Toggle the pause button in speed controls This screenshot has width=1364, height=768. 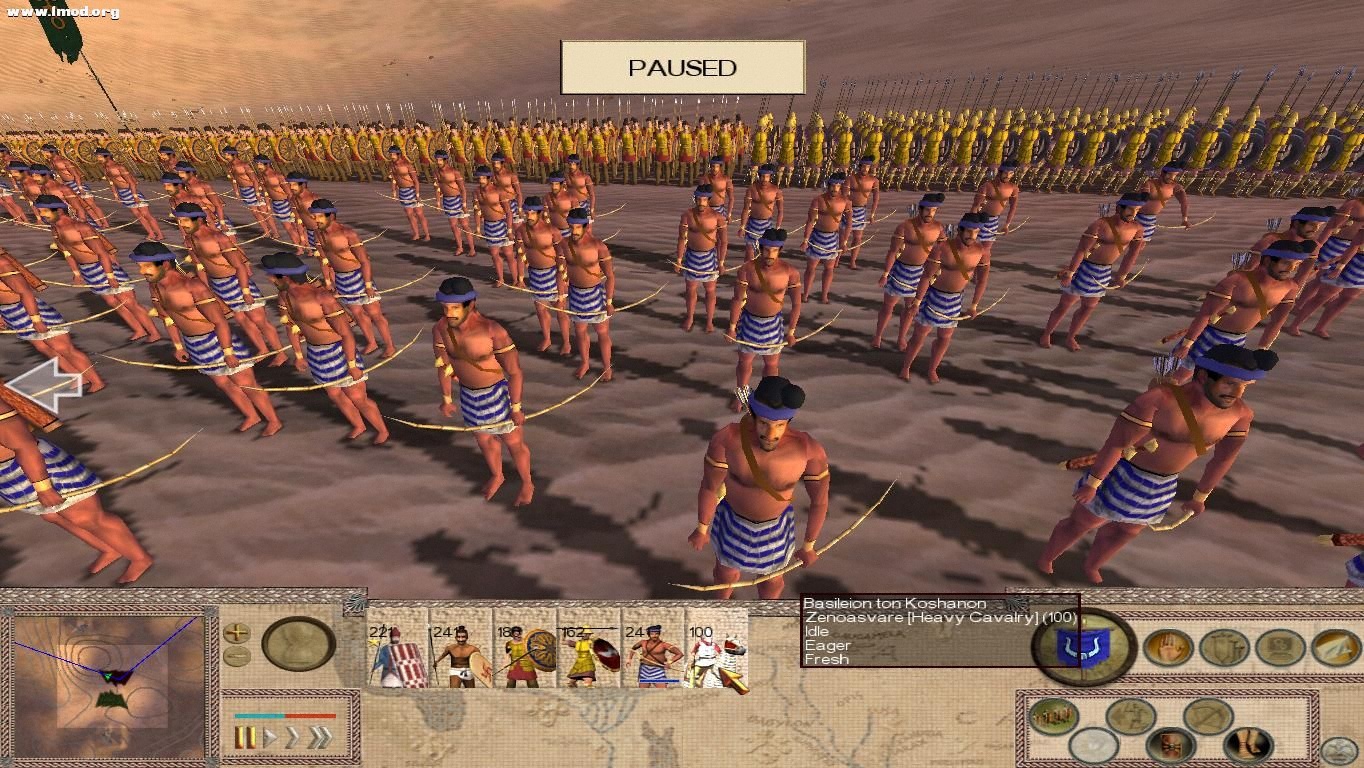[244, 738]
